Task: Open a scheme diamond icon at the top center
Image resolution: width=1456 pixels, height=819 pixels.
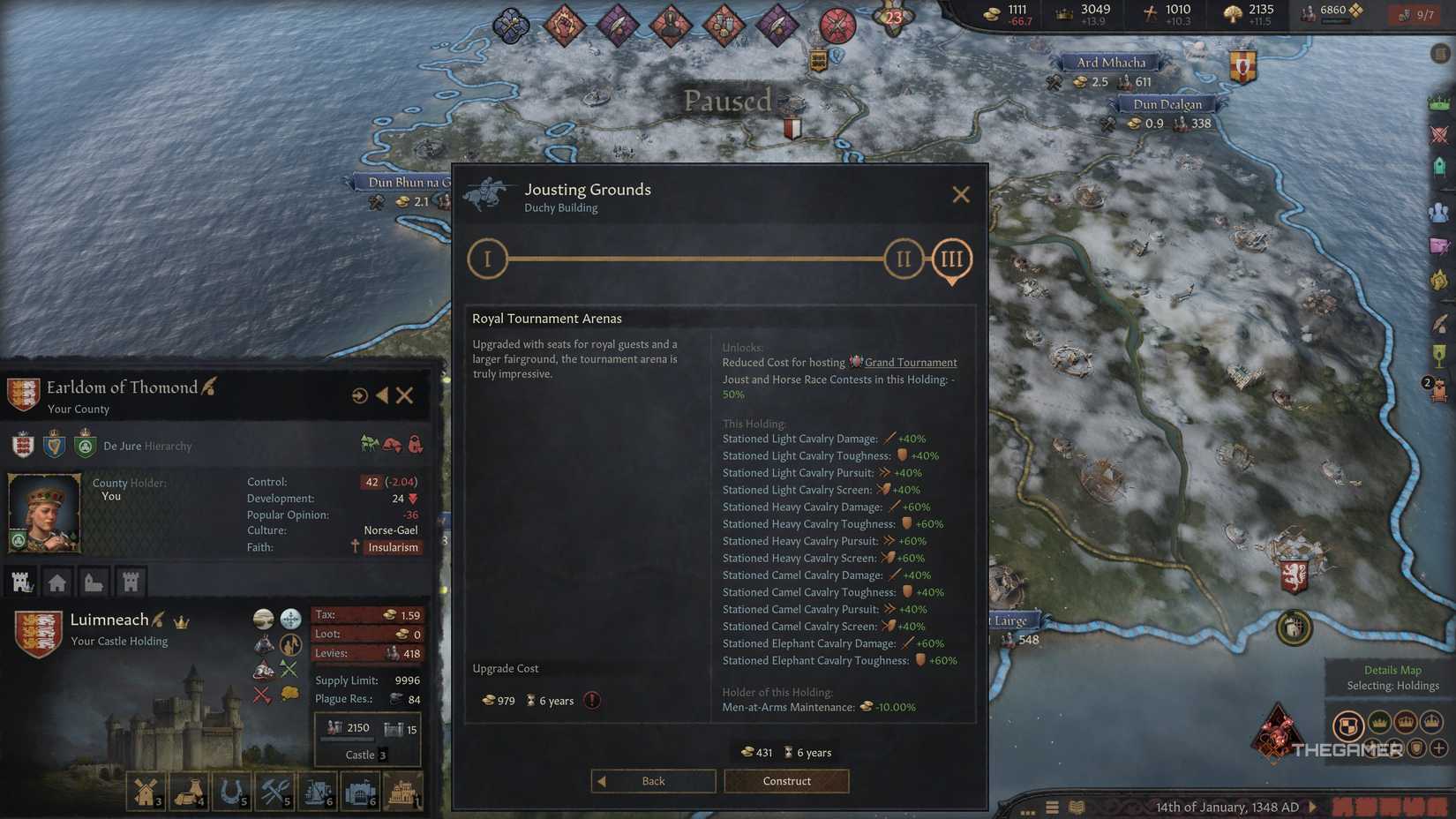Action: pos(565,26)
